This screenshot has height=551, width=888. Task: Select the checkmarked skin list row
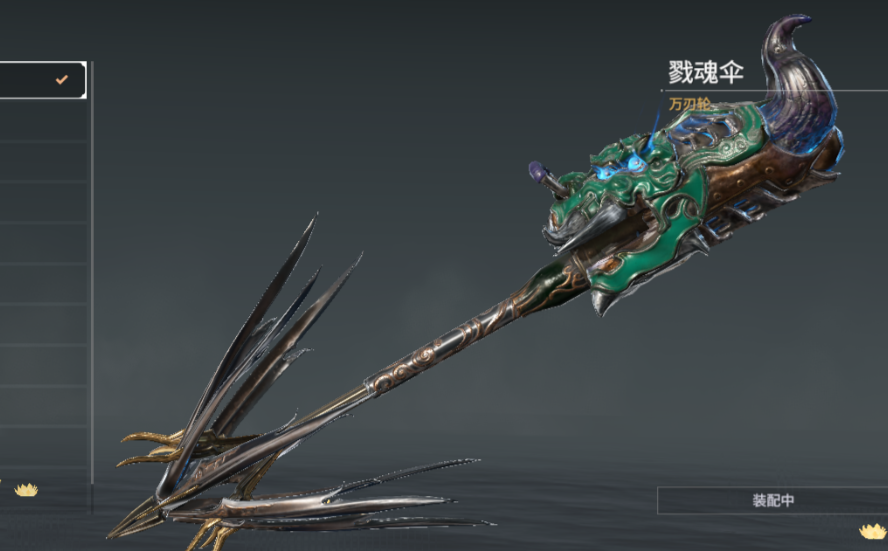(42, 80)
